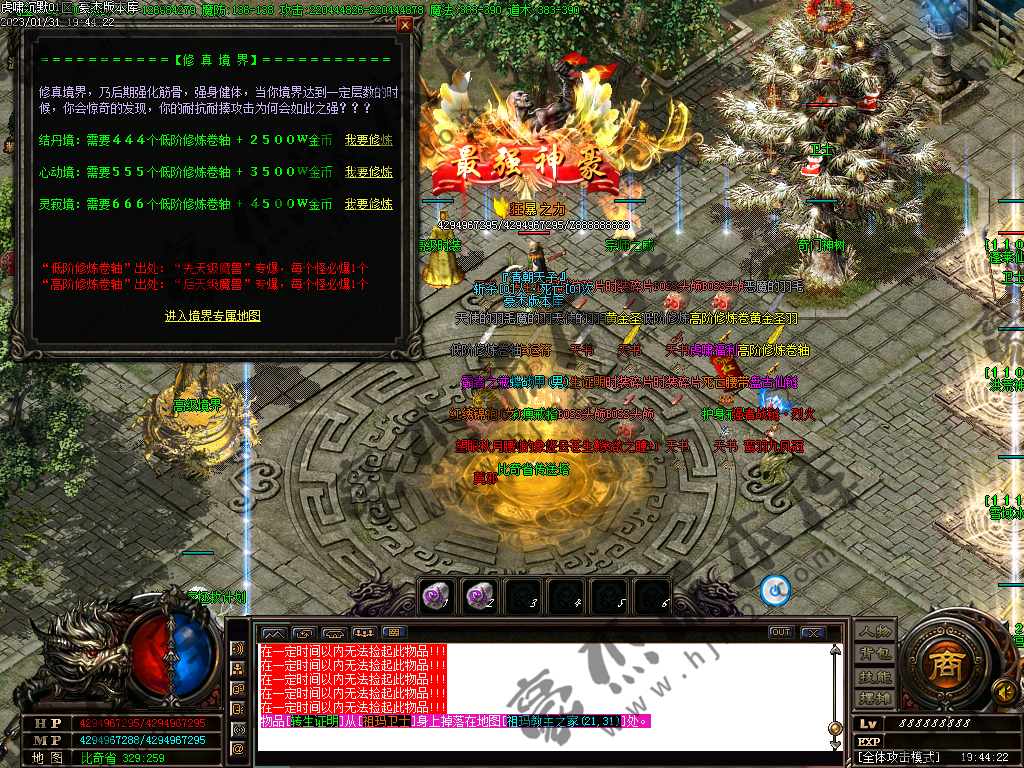Choose 我要修炼 for 结丹境
The width and height of the screenshot is (1024, 768).
click(368, 140)
